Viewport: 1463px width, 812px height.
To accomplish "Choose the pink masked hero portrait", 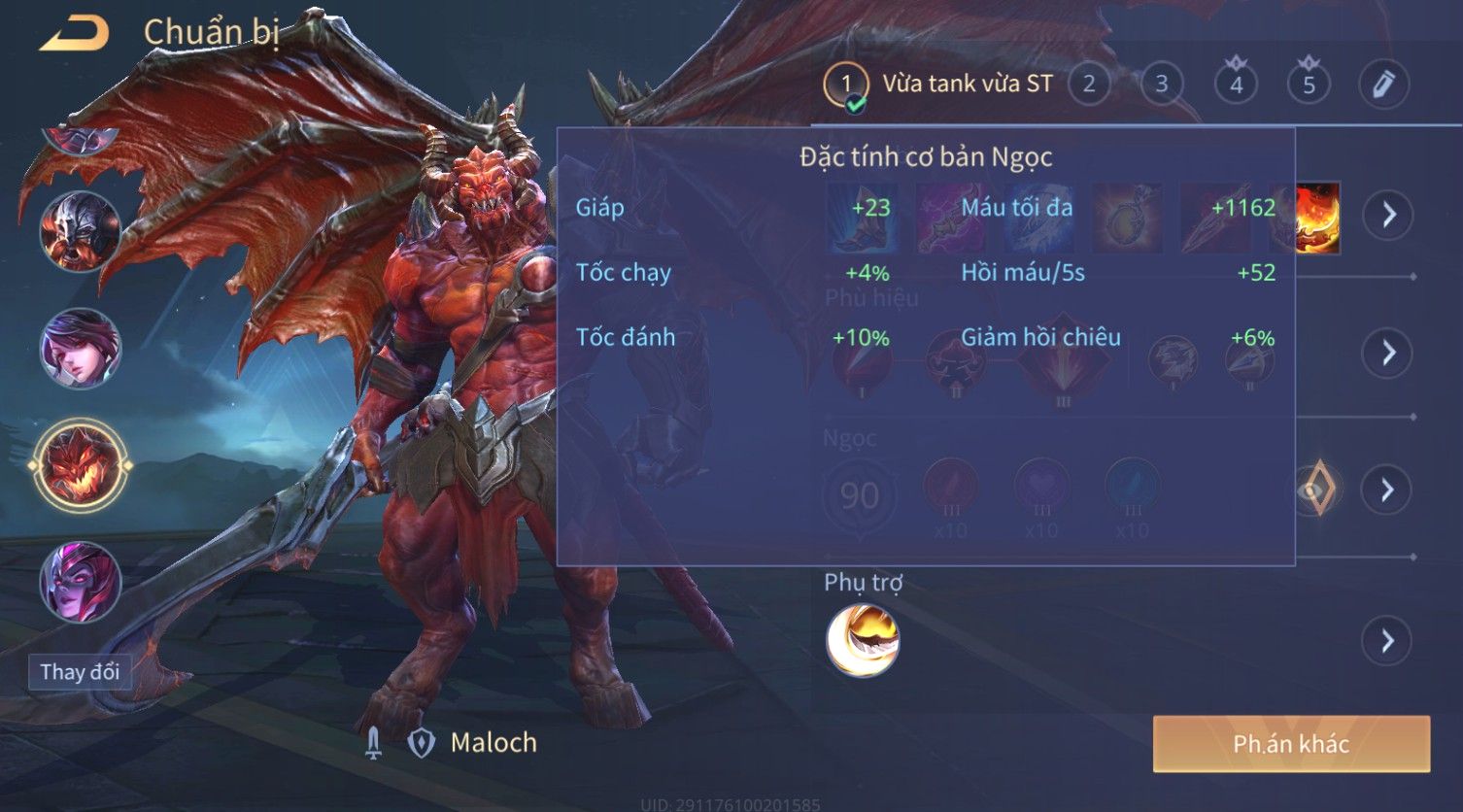I will 80,582.
